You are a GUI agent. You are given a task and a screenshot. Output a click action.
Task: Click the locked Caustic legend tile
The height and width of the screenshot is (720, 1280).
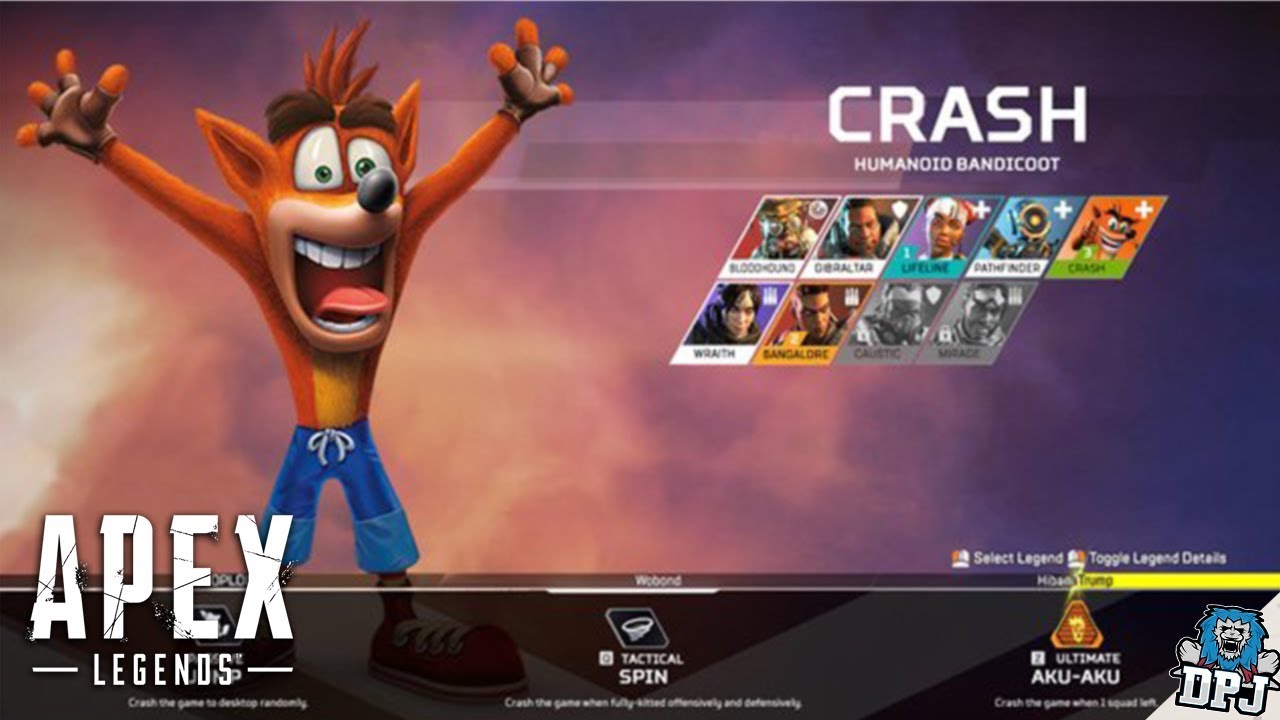click(890, 322)
